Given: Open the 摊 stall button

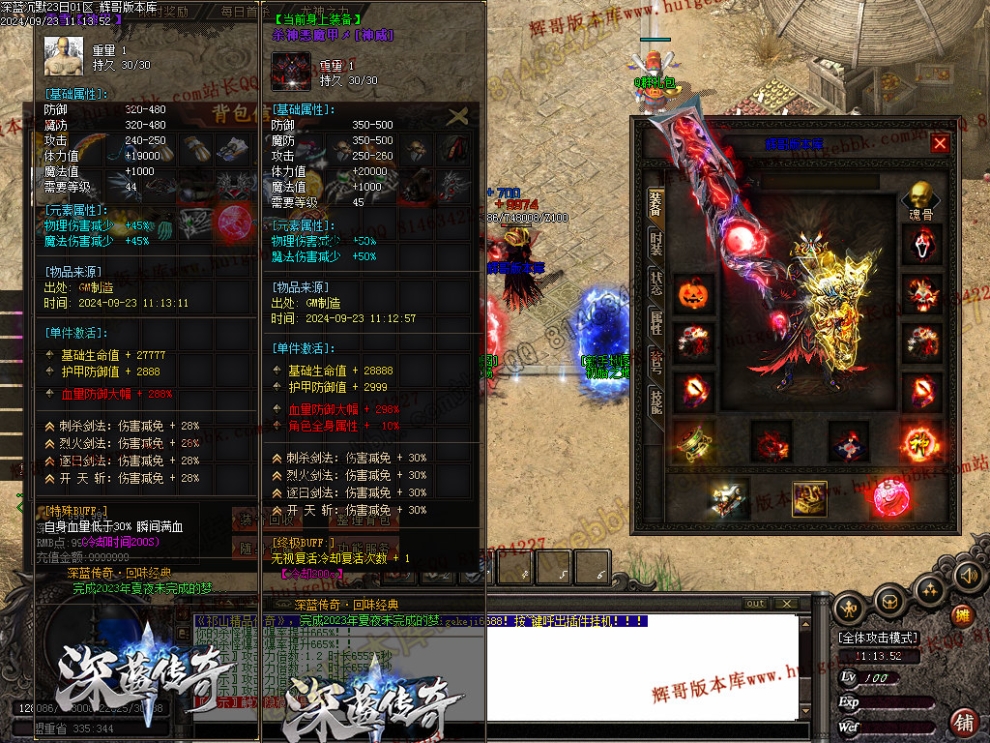Looking at the screenshot, I should [x=961, y=615].
